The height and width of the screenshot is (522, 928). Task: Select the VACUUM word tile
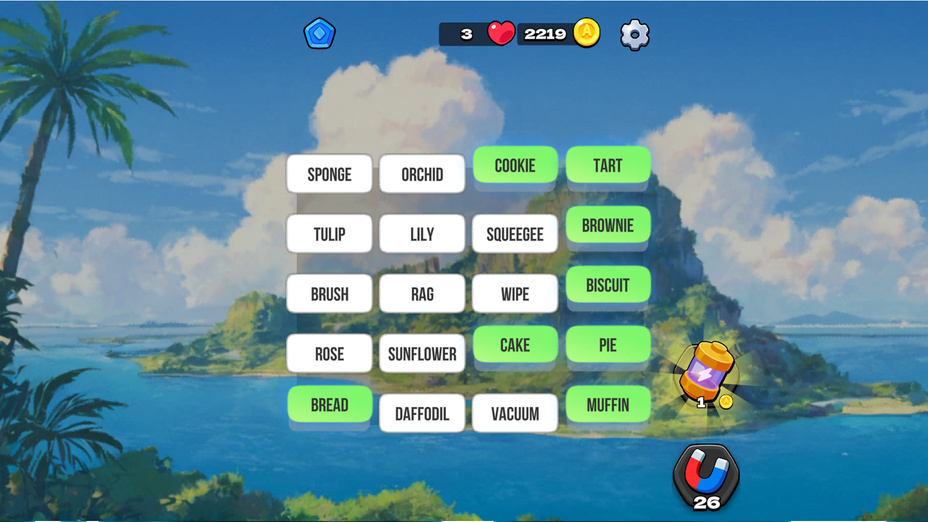515,413
